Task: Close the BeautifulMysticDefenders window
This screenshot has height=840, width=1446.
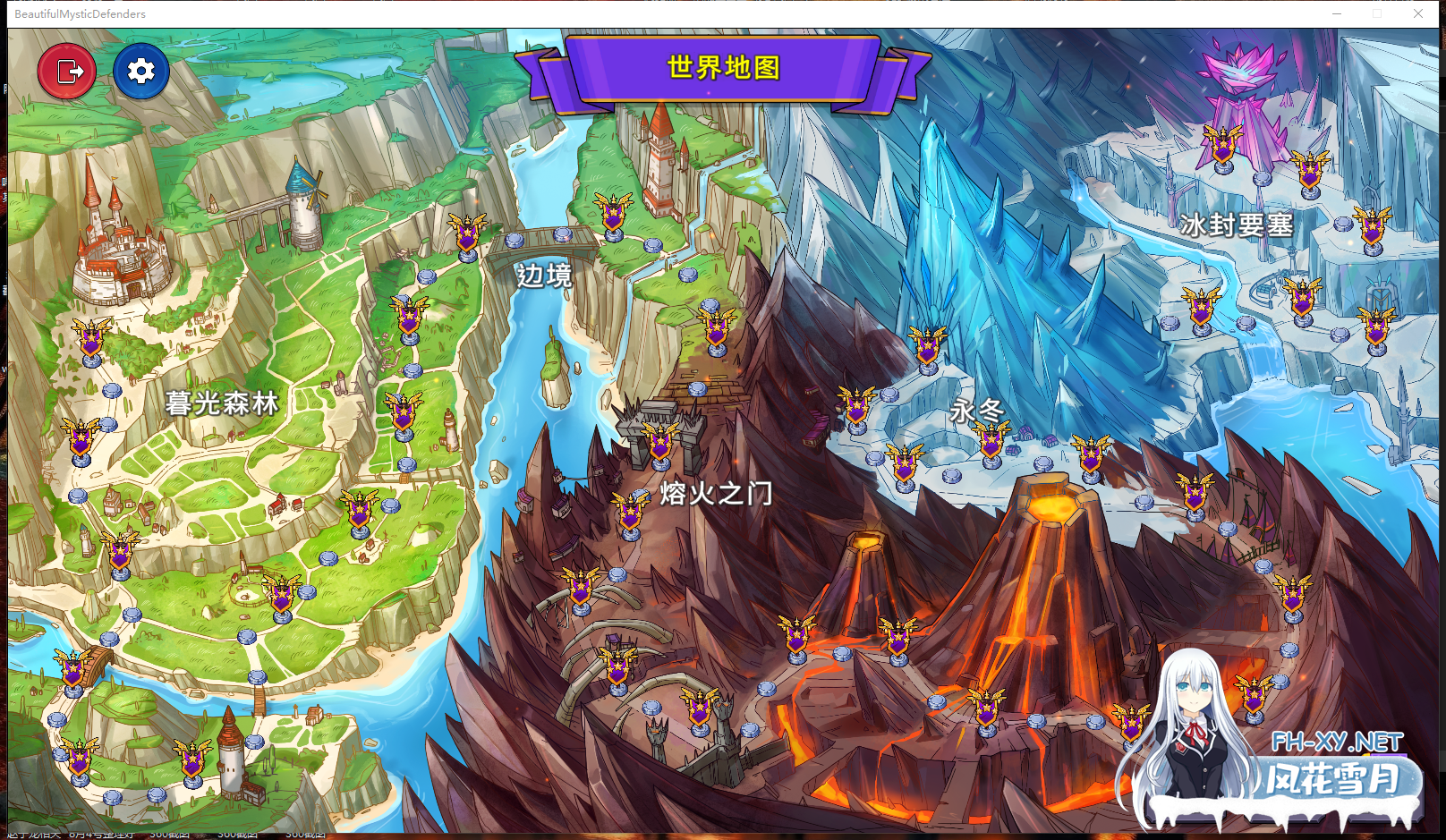Action: click(1418, 13)
